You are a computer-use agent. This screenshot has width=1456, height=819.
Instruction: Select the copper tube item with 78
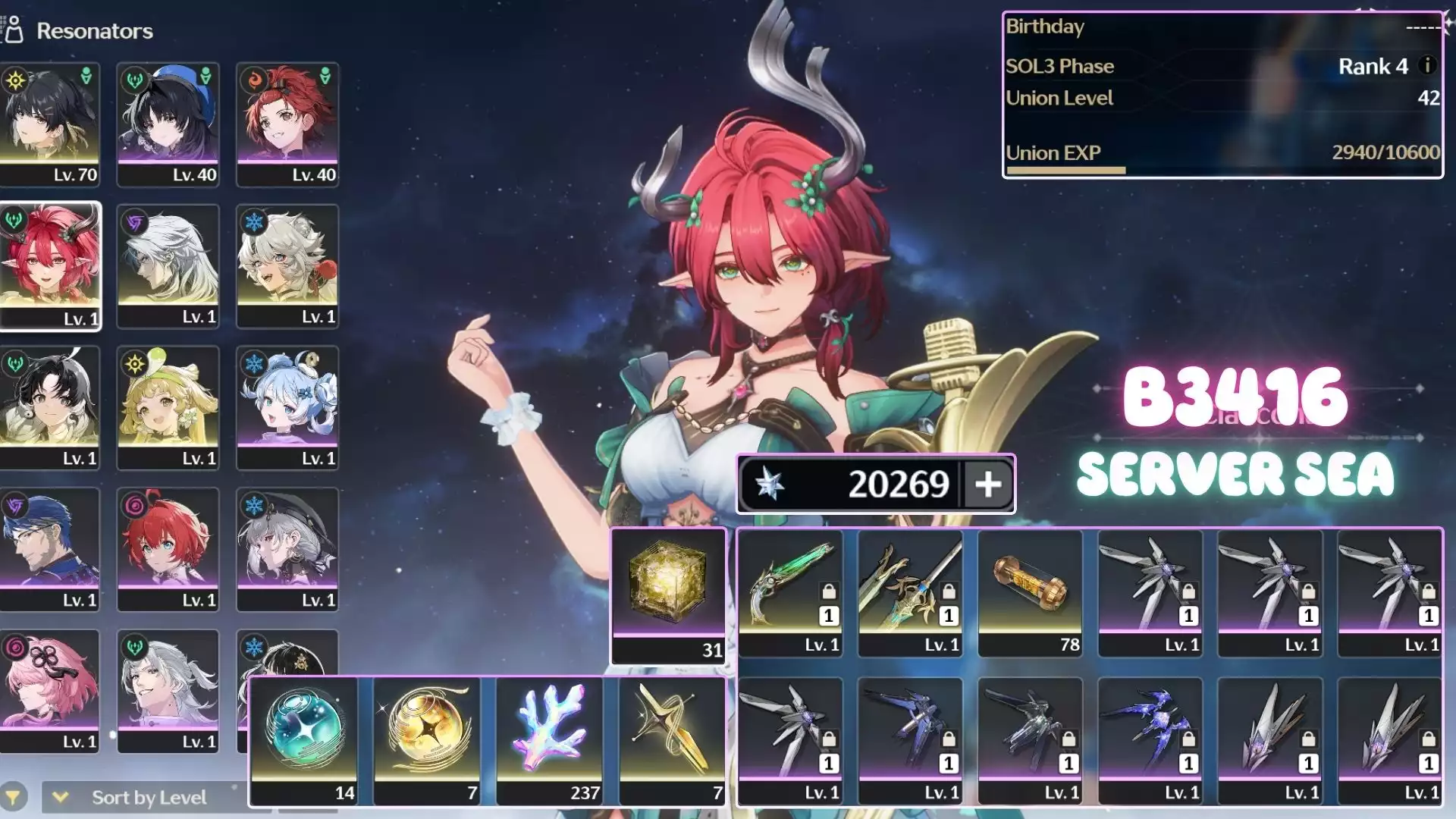pyautogui.click(x=1030, y=592)
